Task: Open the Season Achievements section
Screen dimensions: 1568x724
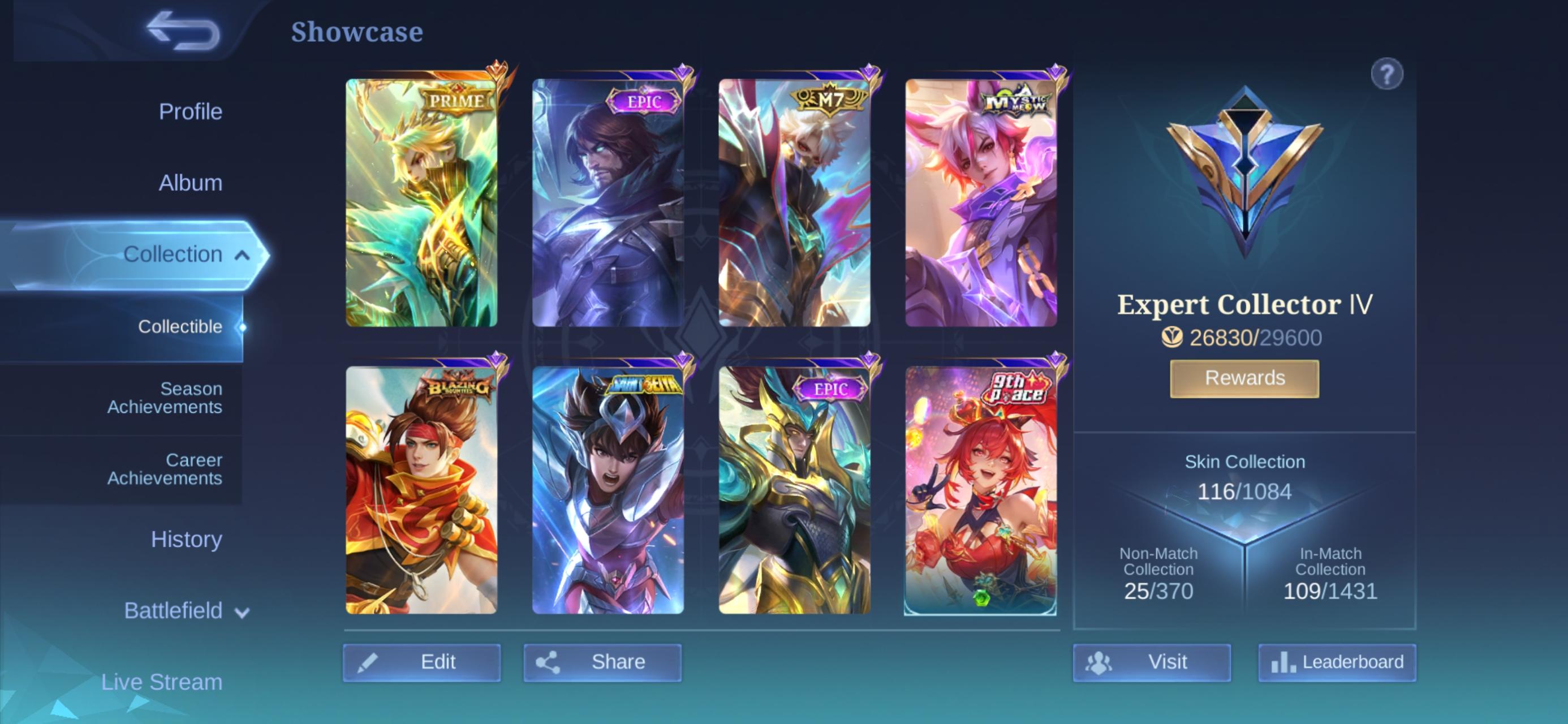Action: pos(163,398)
